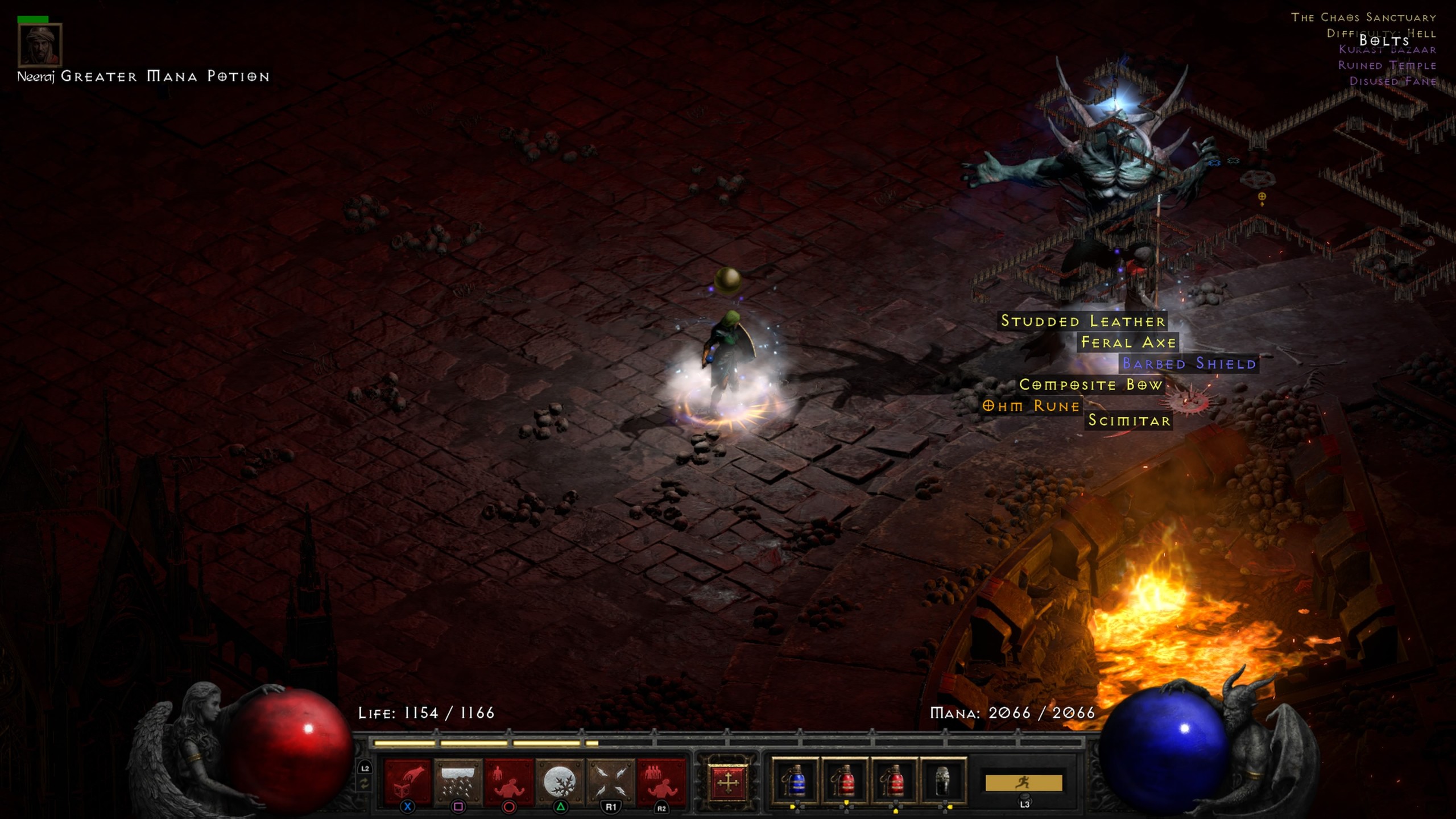
Task: Toggle the gold run/walk stamina button
Action: [x=1023, y=783]
